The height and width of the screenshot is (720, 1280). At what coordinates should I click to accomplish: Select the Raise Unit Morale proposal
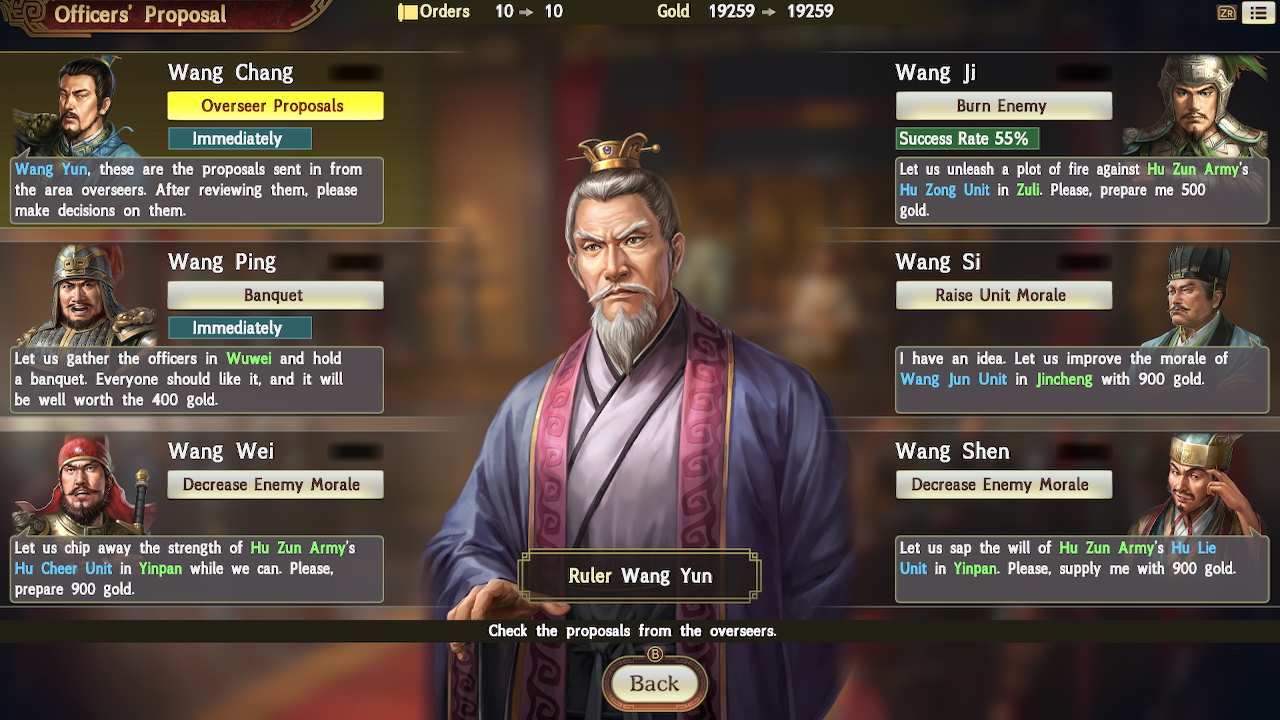click(1004, 295)
